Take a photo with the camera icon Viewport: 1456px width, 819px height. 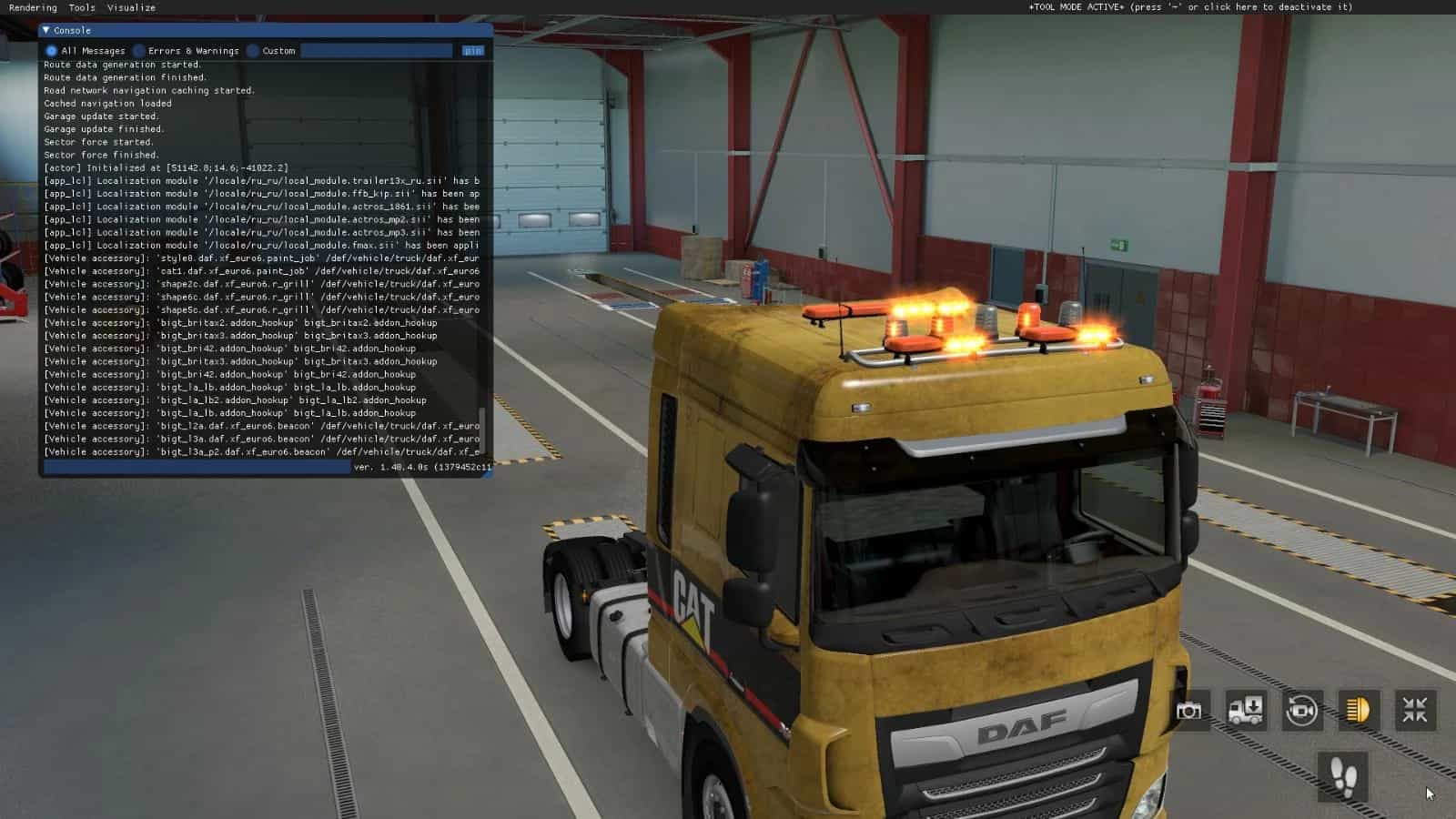[x=1188, y=711]
